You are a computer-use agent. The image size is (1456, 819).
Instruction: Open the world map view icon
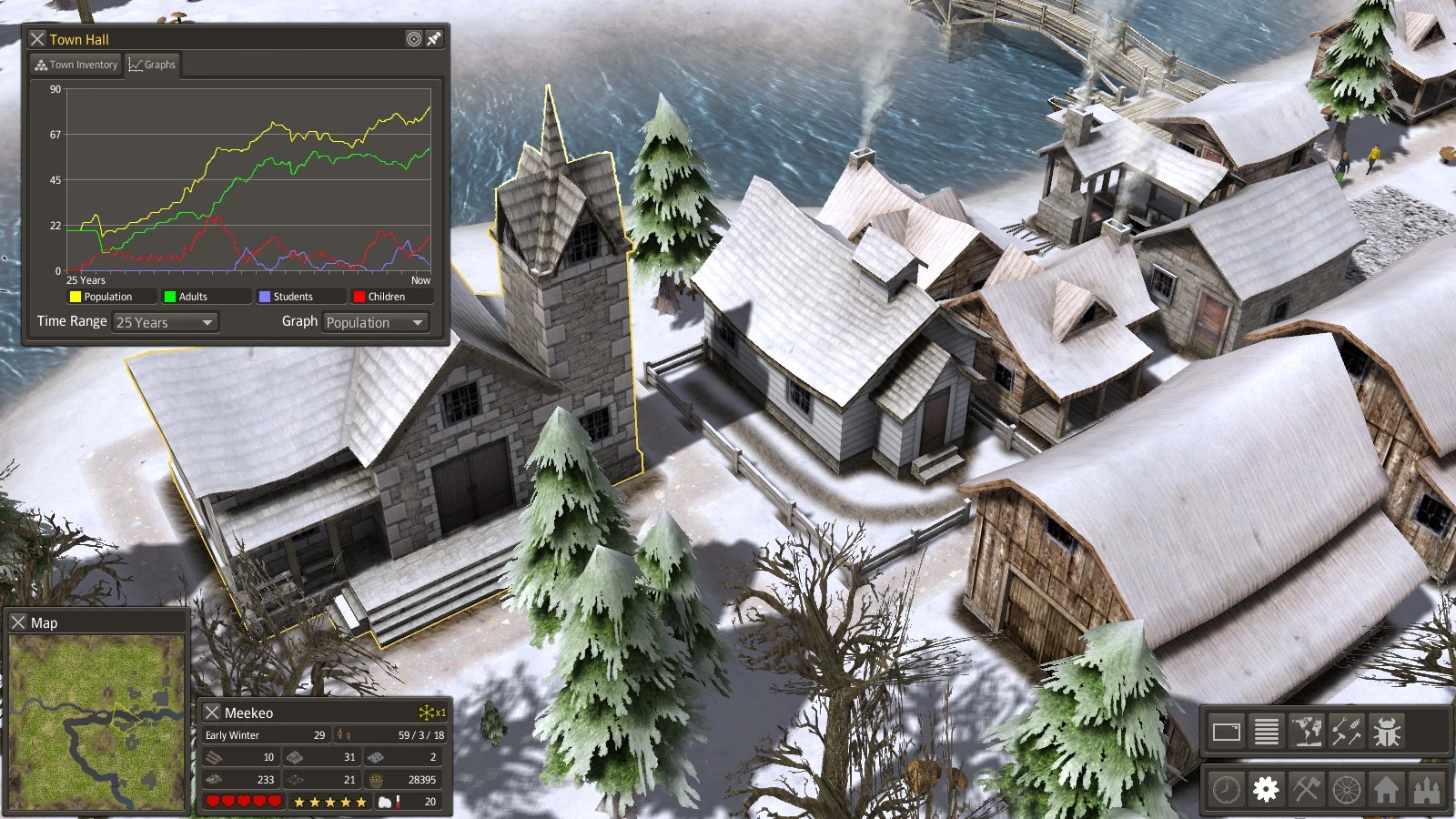[1308, 730]
